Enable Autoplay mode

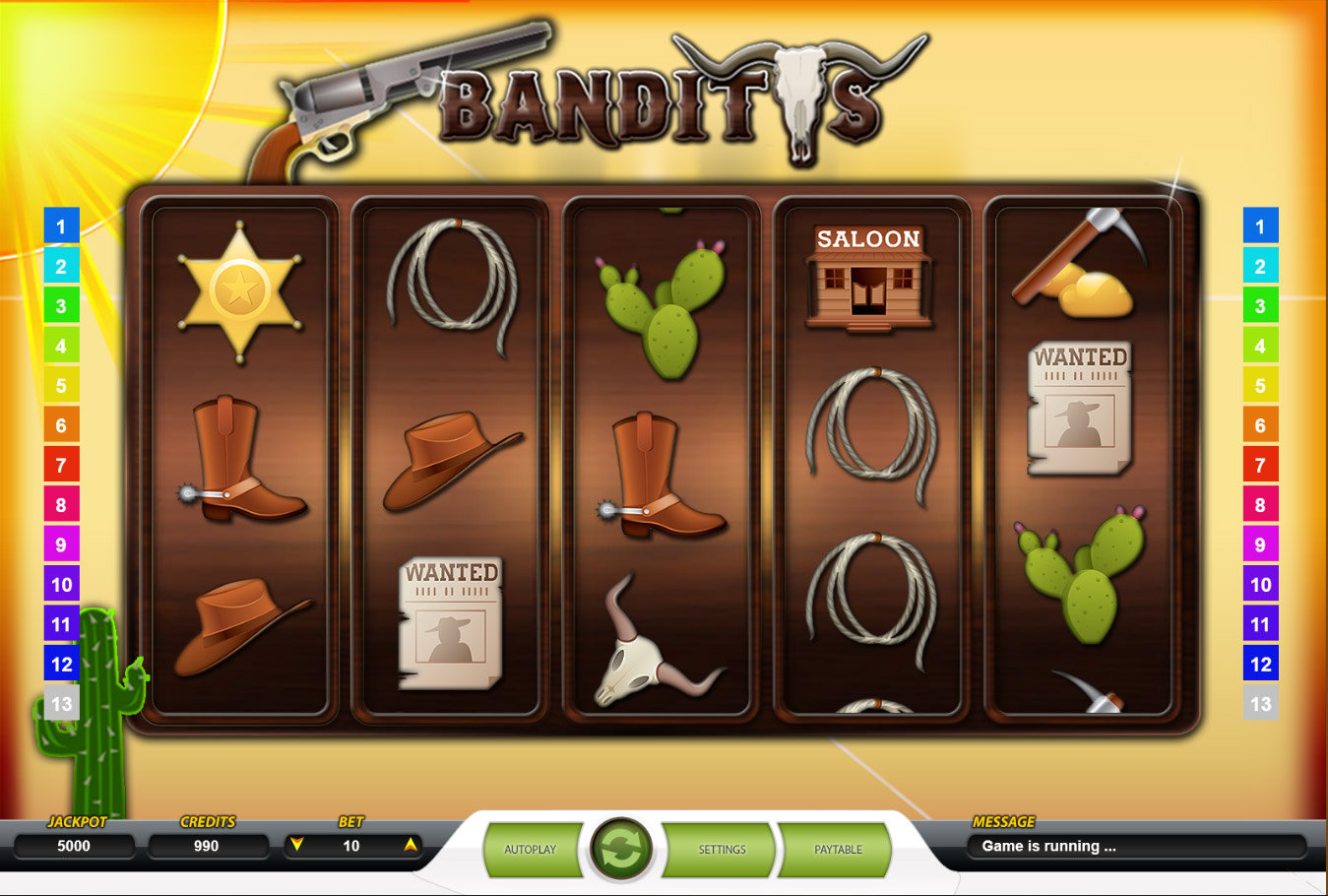[x=532, y=849]
